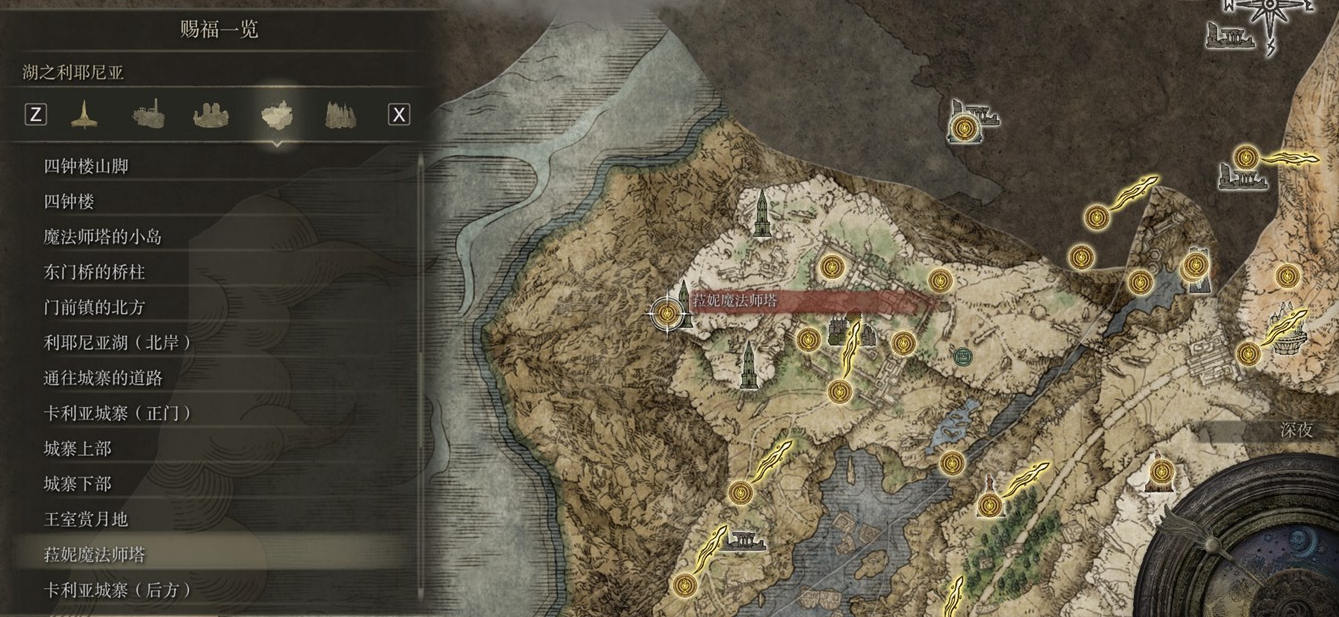Select 魔法师塔的小岛 from the list

[x=102, y=237]
